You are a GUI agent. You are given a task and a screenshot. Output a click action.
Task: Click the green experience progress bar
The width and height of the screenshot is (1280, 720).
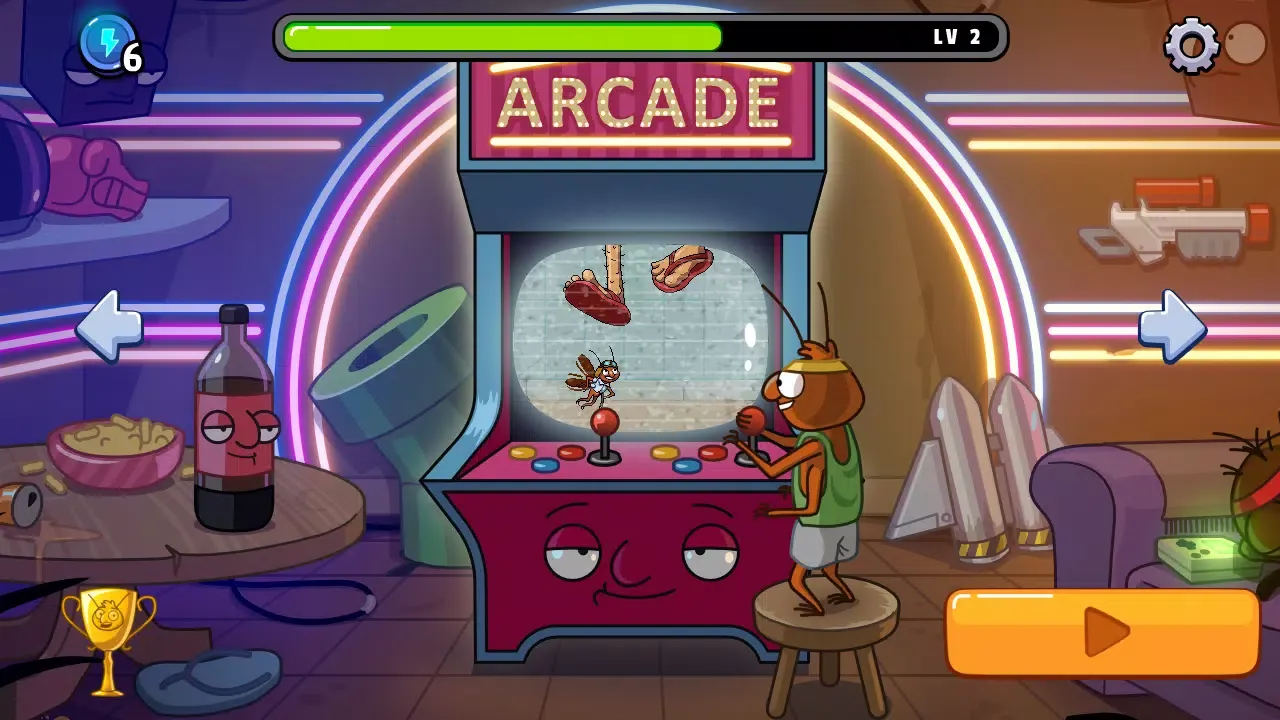(500, 36)
